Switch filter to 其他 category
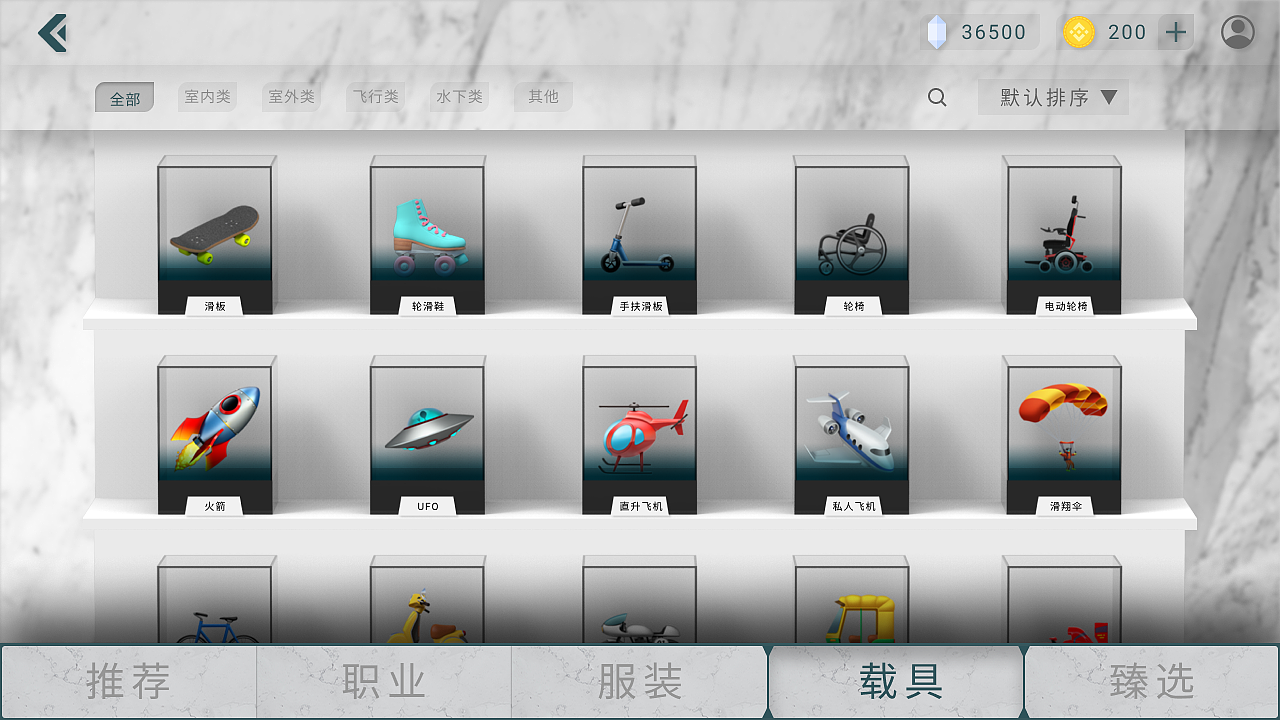 tap(543, 96)
